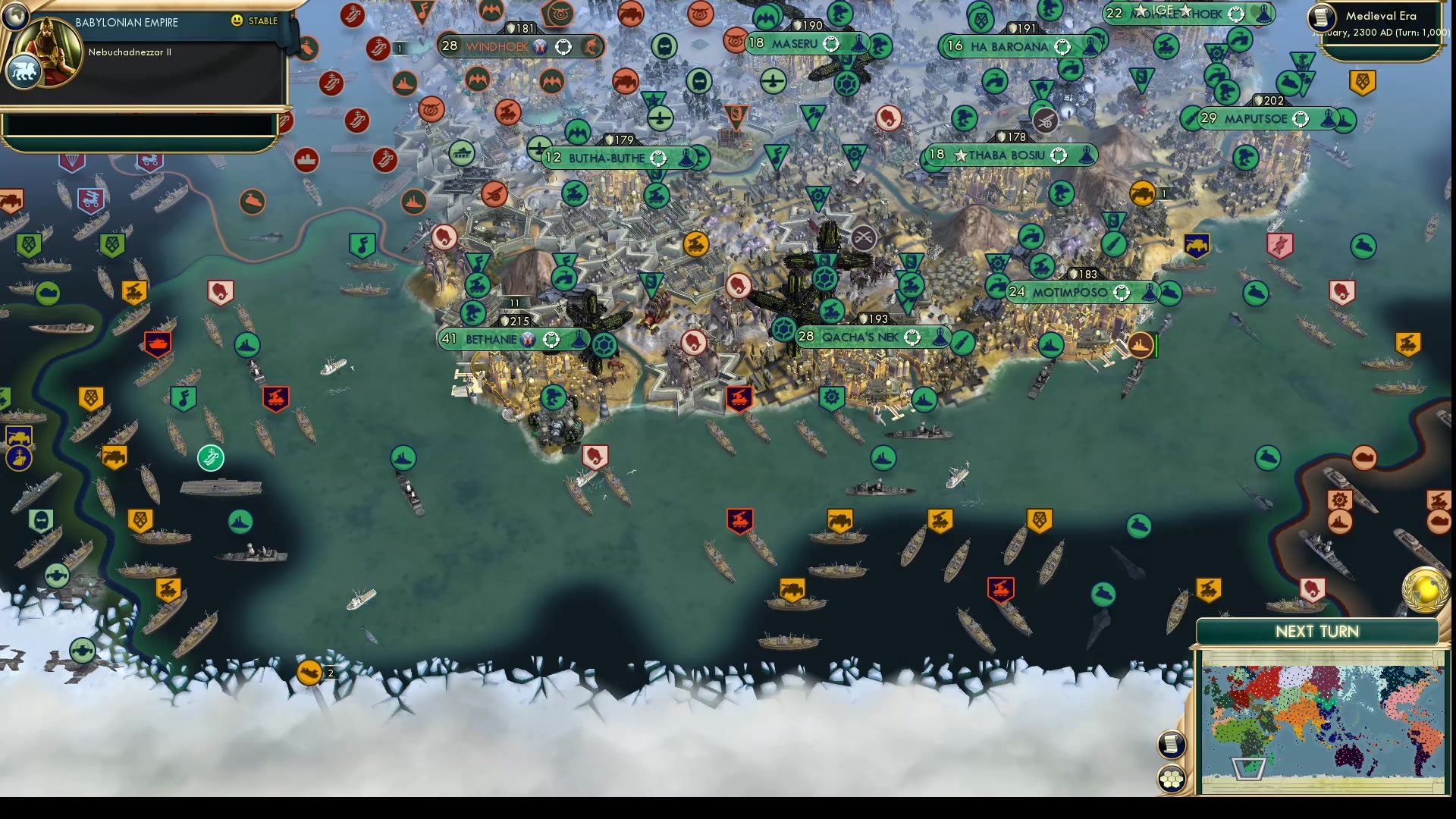1456x819 pixels.
Task: Click the smiley face STABLE happiness indicator
Action: [237, 21]
